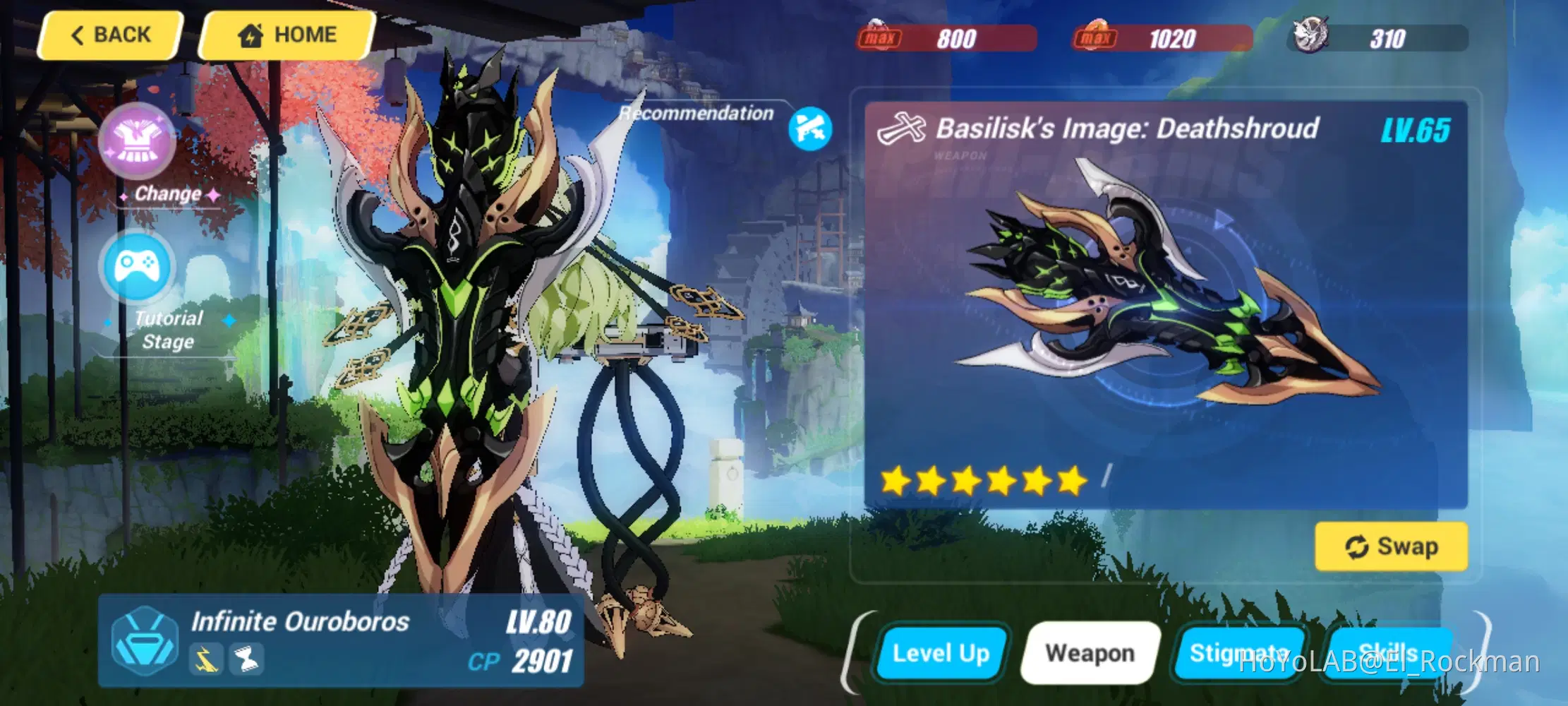Viewport: 1568px width, 706px height.
Task: Go back with the BACK button
Action: pyautogui.click(x=111, y=35)
